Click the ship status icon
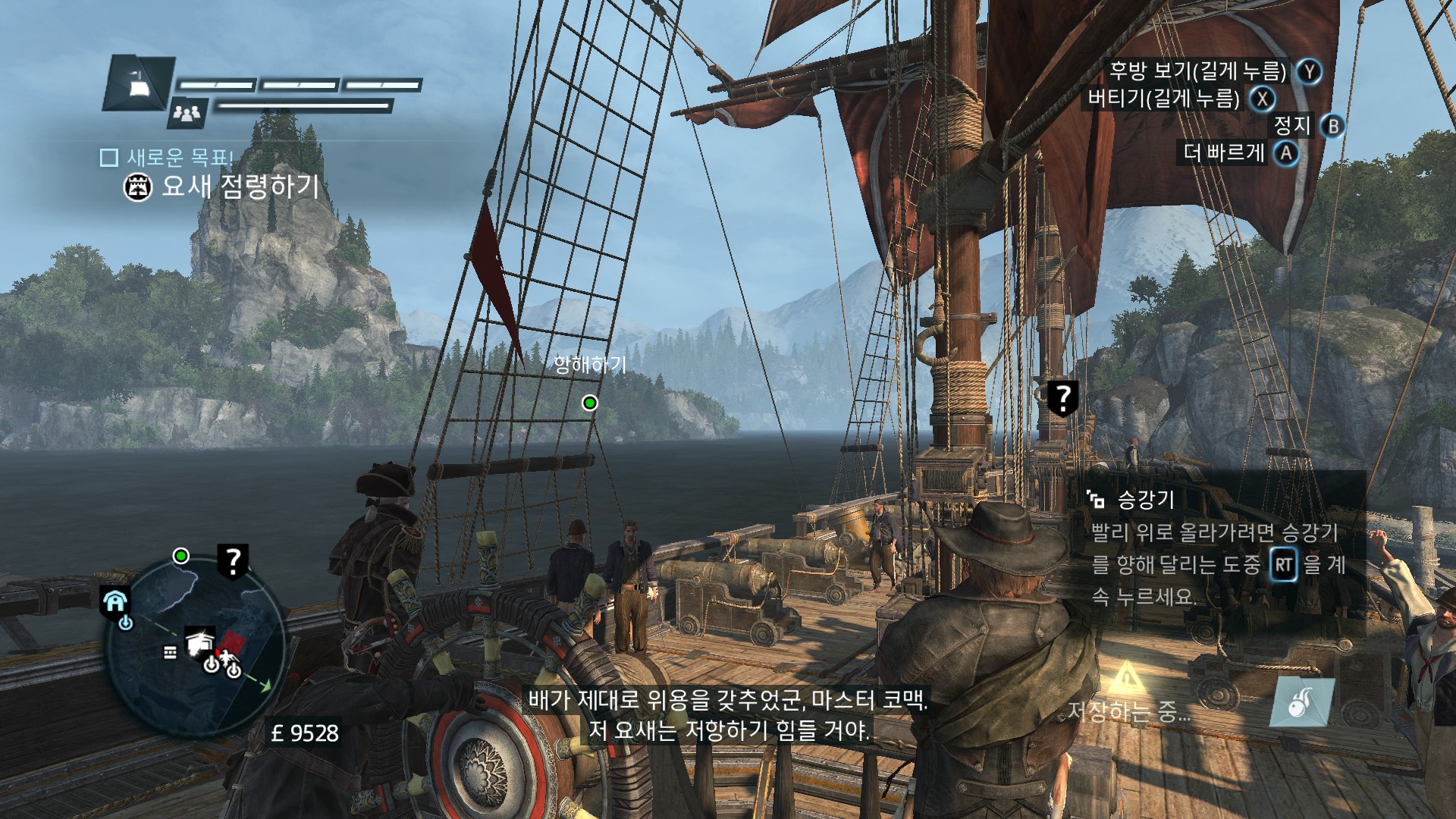 pos(139,83)
